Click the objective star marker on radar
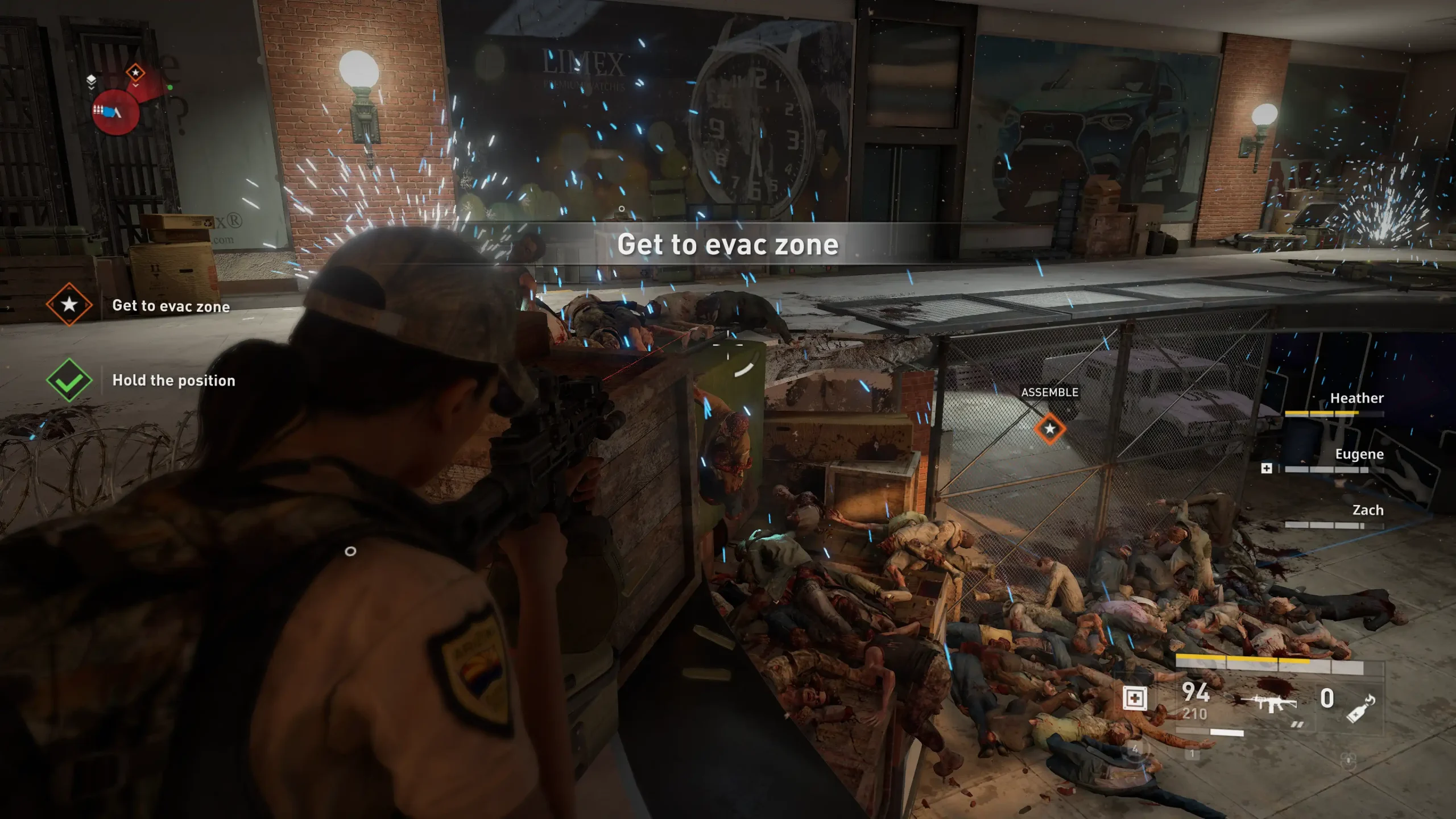The width and height of the screenshot is (1456, 819). (x=135, y=73)
